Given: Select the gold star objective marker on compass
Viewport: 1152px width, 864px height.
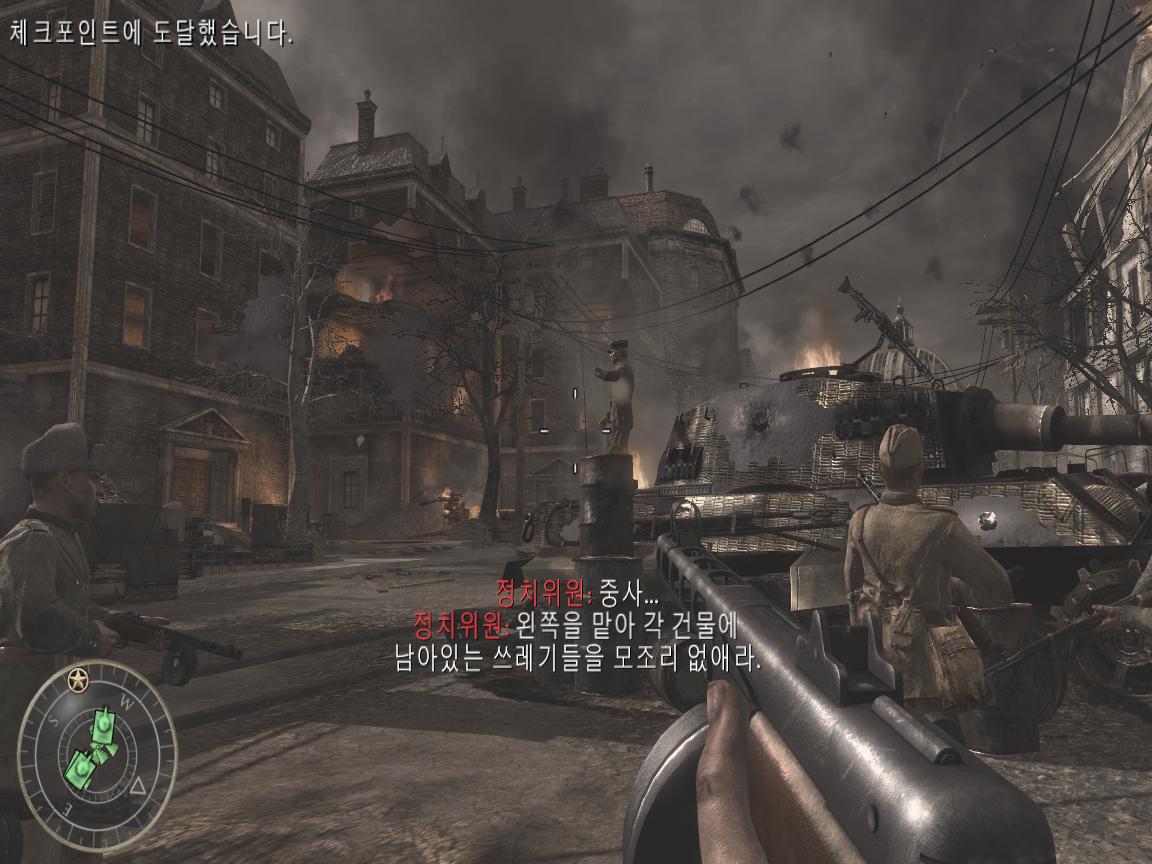Looking at the screenshot, I should (x=76, y=682).
